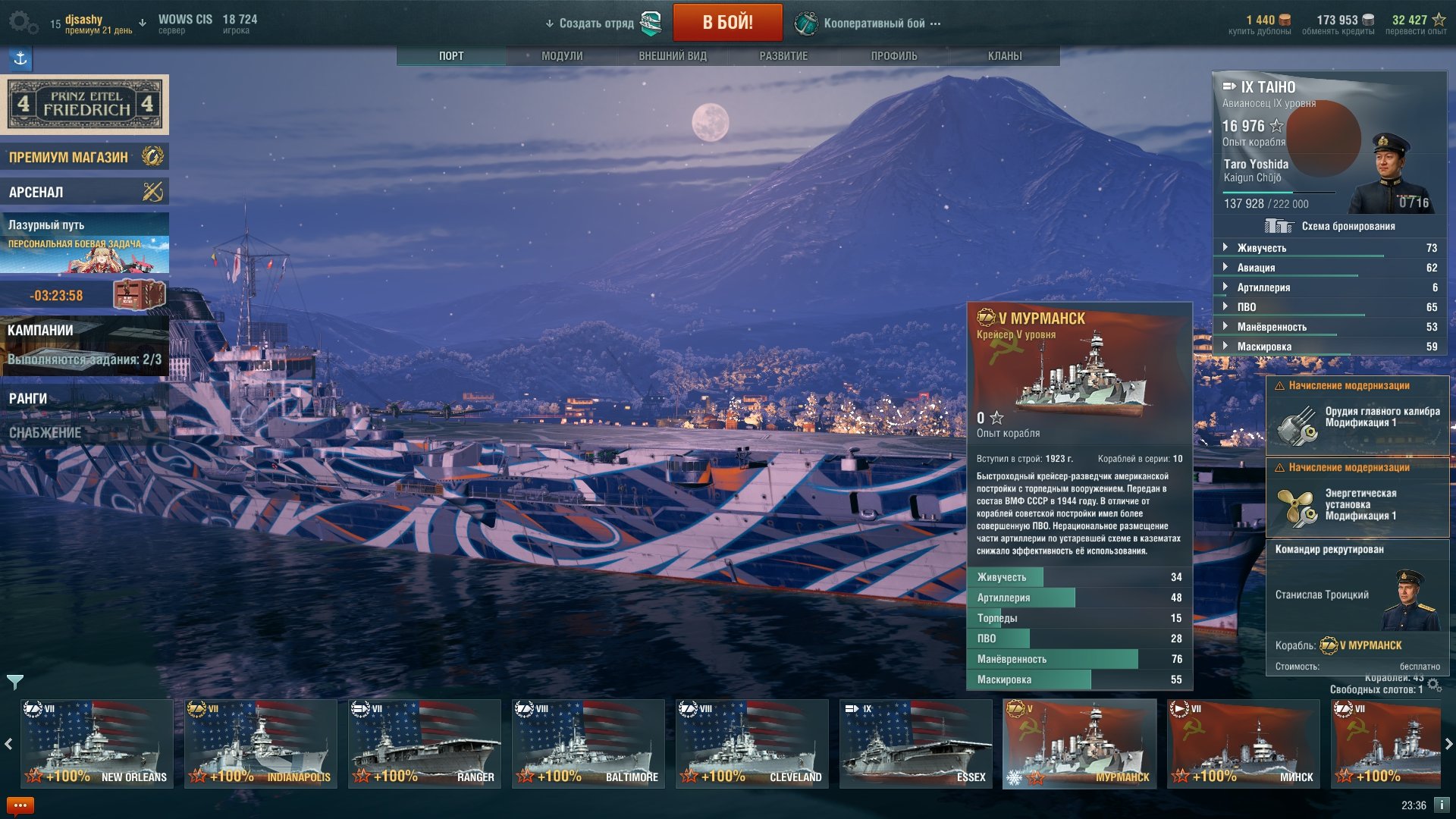Open the КЛАНЫ tab
Screen dimensions: 1456x819
point(1005,56)
